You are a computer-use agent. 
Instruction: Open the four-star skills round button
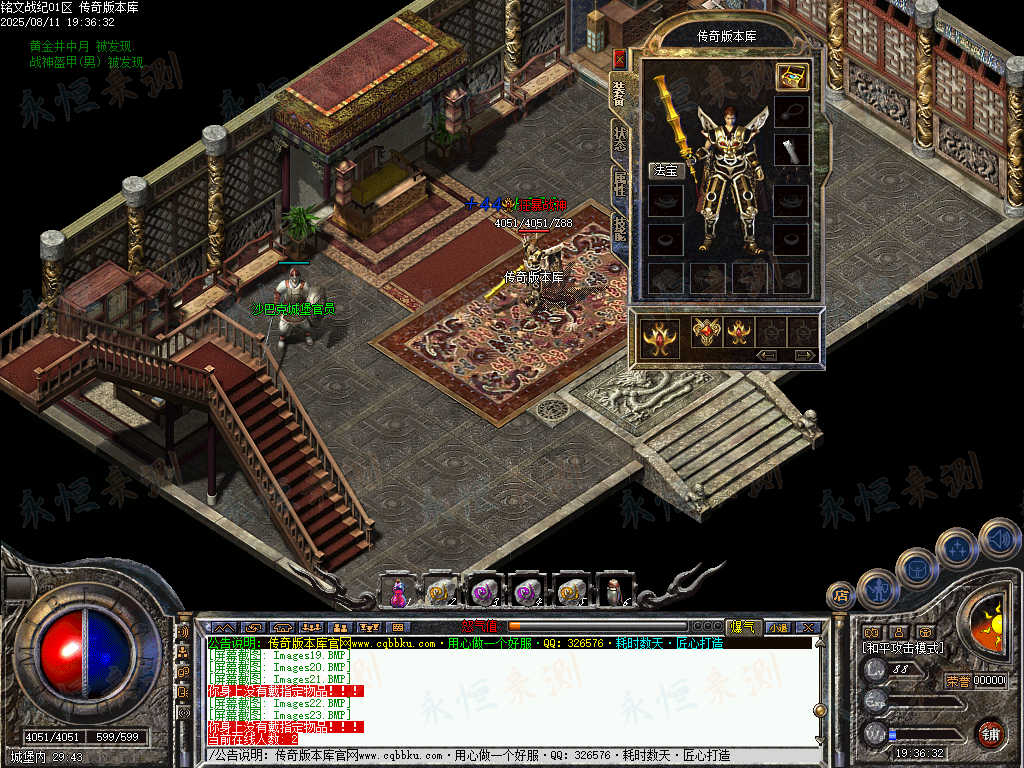[956, 547]
